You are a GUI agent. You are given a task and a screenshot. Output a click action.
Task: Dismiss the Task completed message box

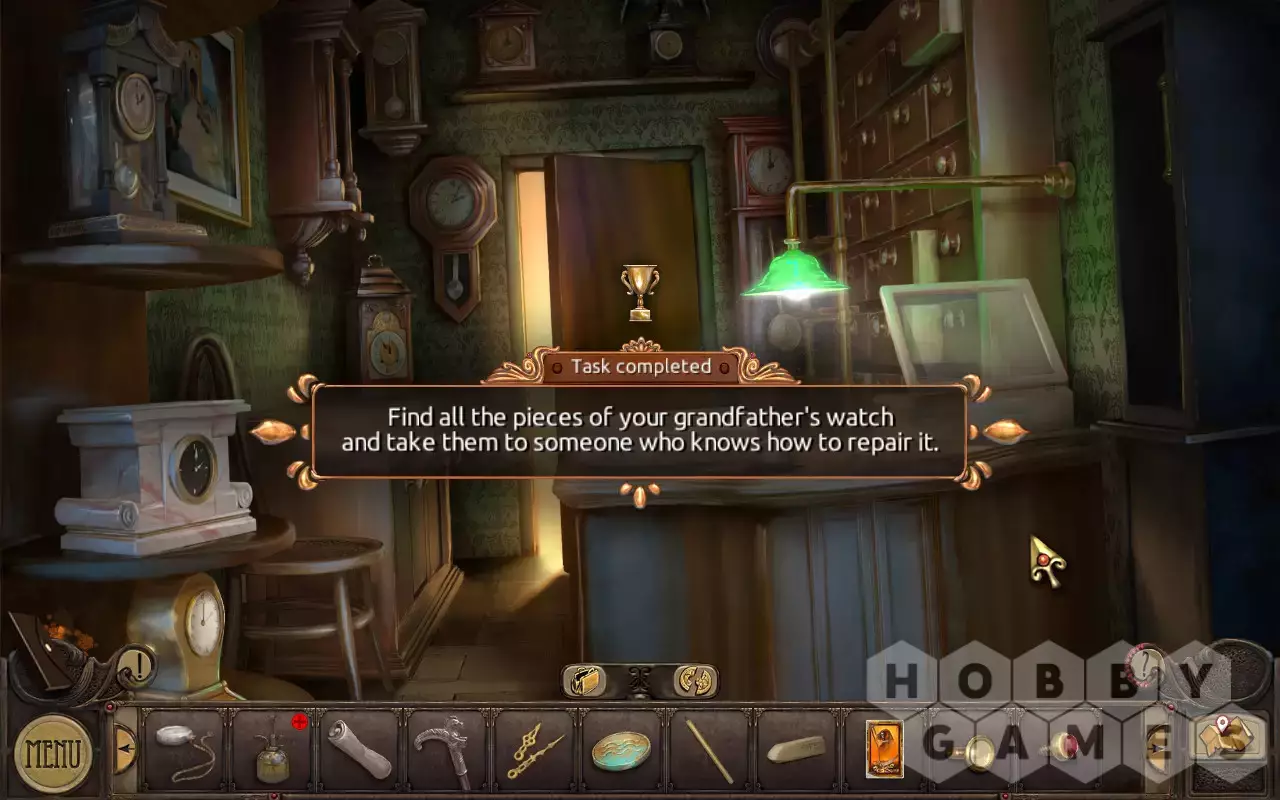[640, 430]
